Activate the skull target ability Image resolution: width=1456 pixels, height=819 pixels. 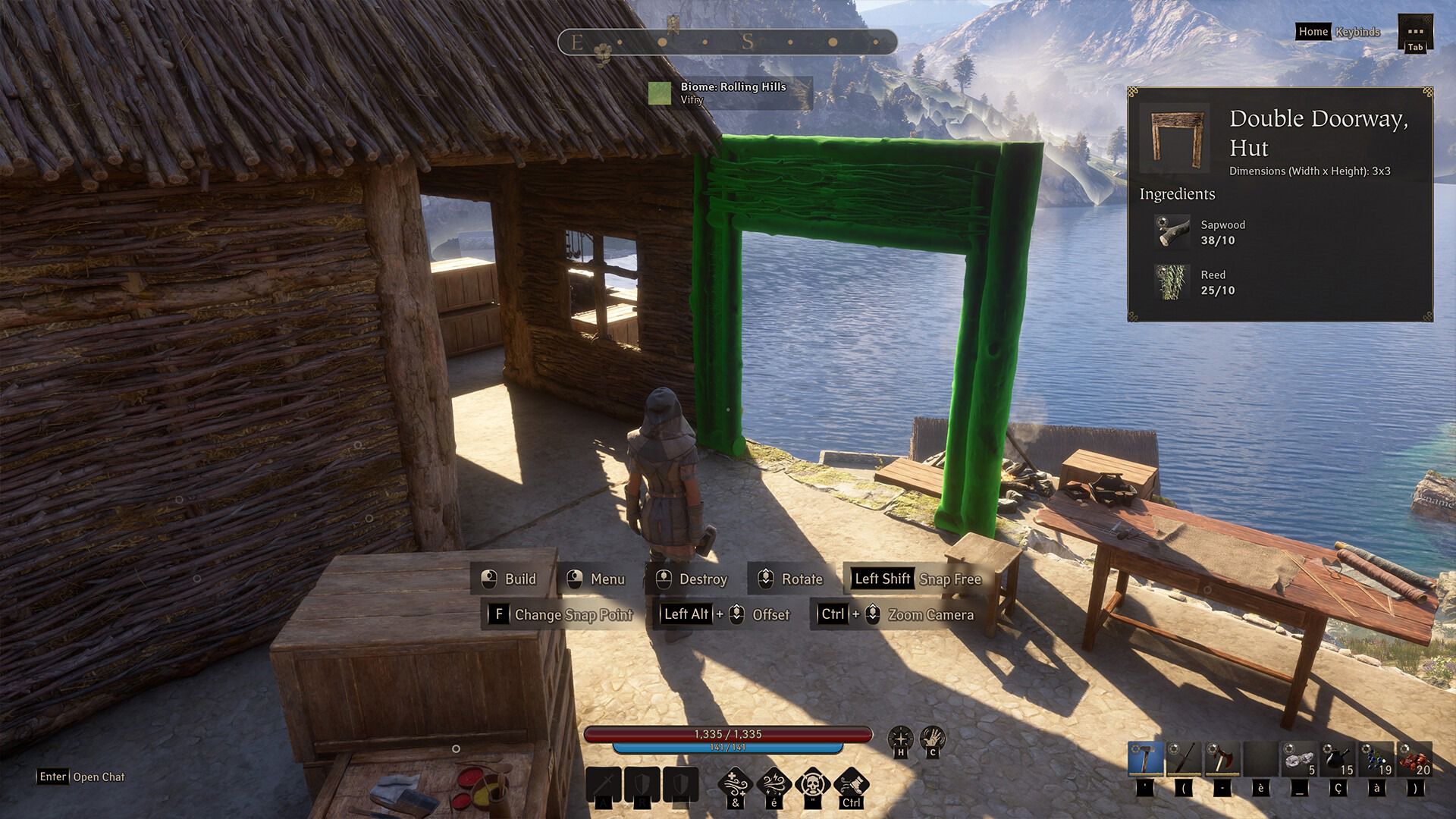[x=813, y=784]
